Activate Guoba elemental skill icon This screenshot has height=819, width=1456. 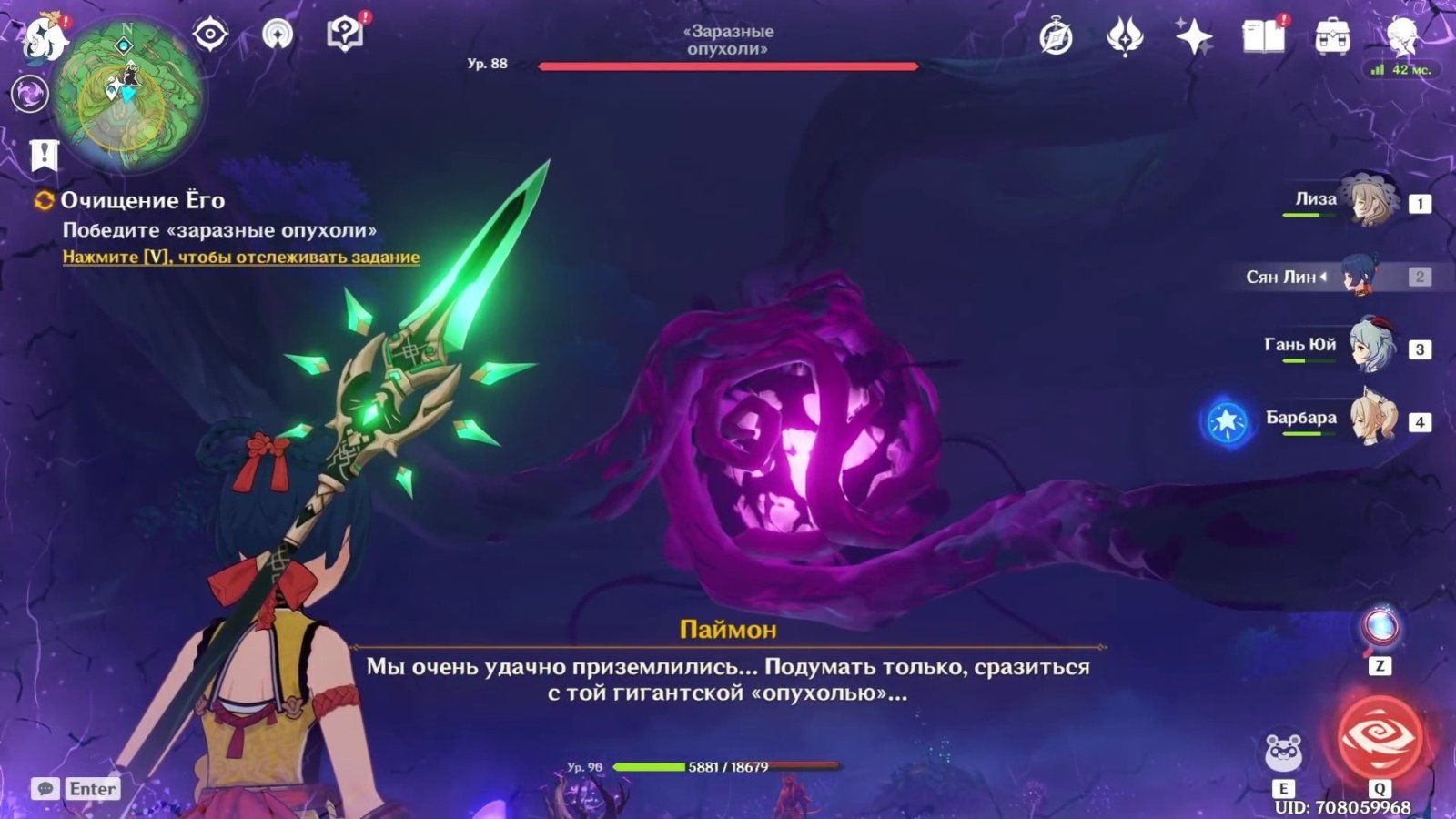point(1284,753)
